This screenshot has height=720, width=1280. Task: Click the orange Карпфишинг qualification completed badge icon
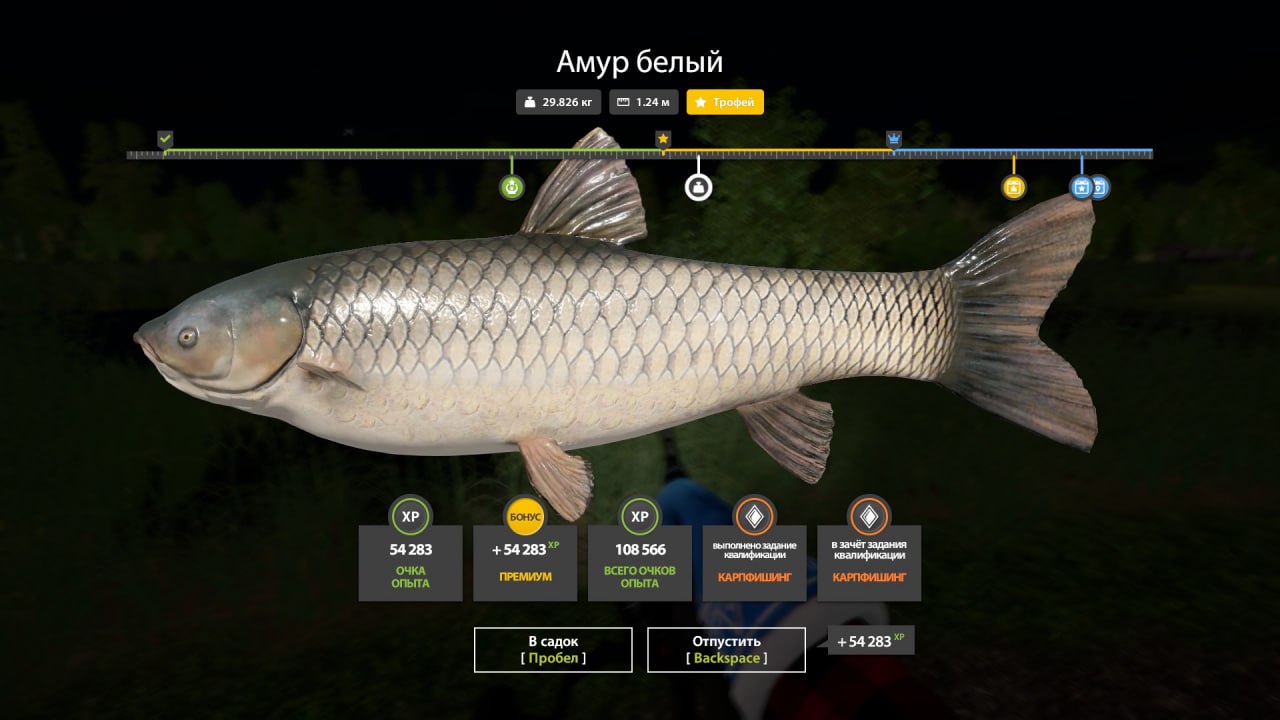755,518
